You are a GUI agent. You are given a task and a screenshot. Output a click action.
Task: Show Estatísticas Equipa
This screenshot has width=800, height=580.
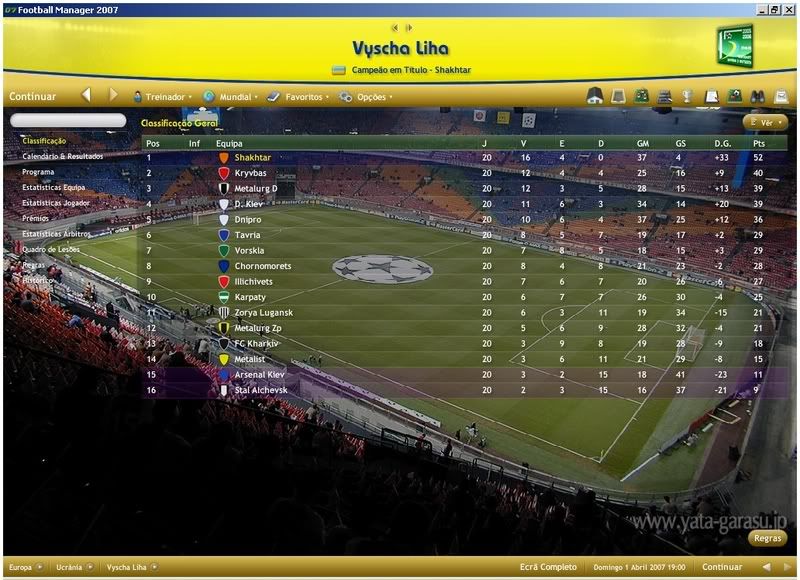click(54, 187)
